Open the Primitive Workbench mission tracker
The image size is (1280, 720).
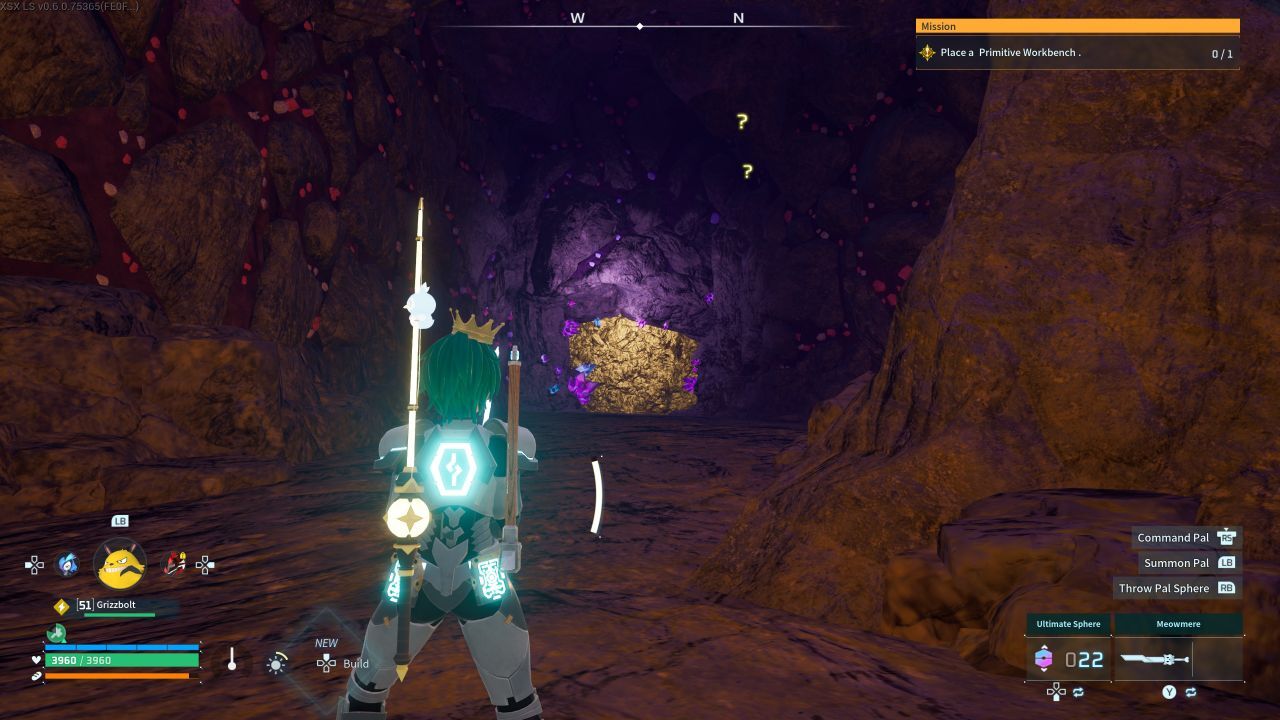pyautogui.click(x=1077, y=53)
